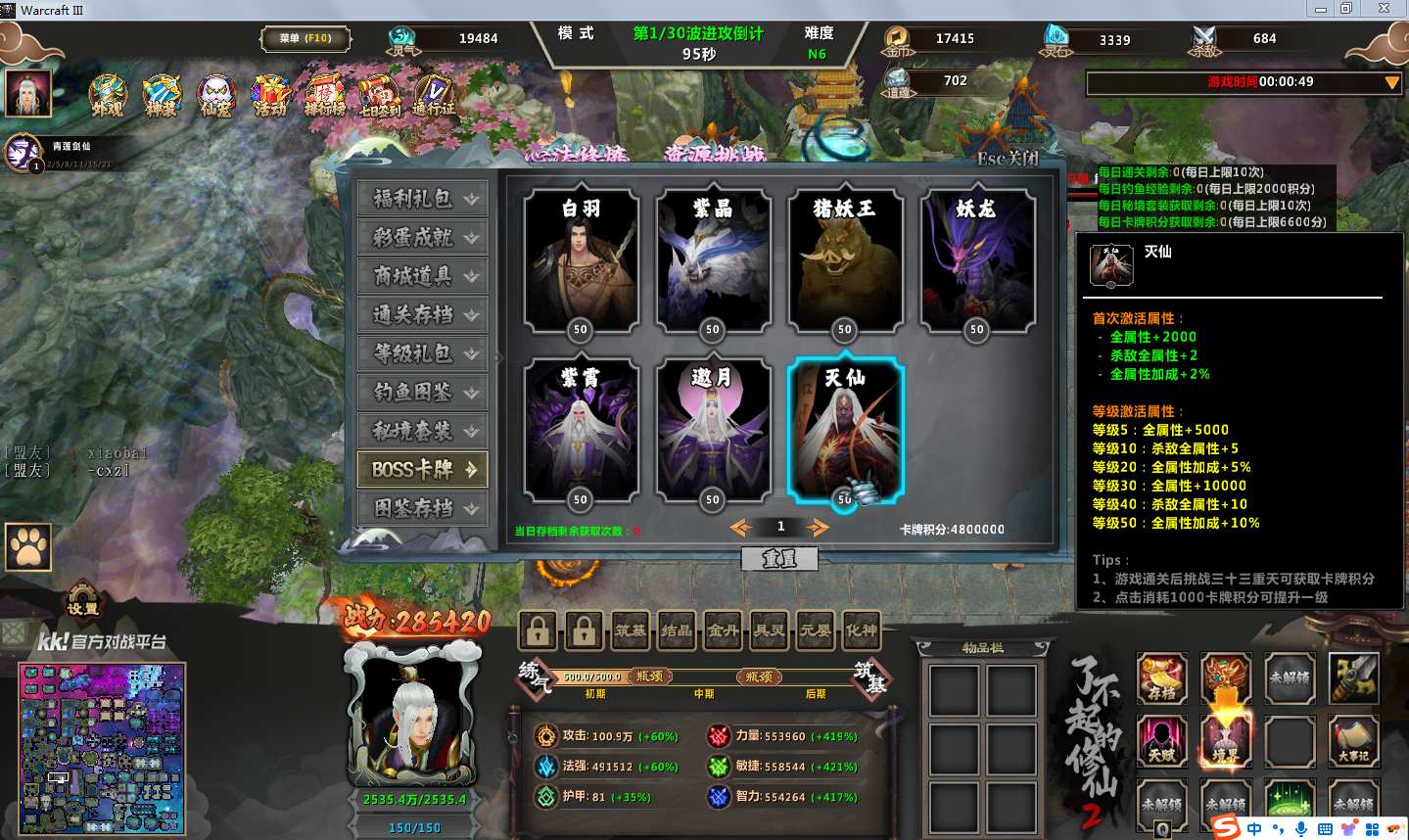Select the 白羽 boss card
The image size is (1409, 840).
[582, 260]
